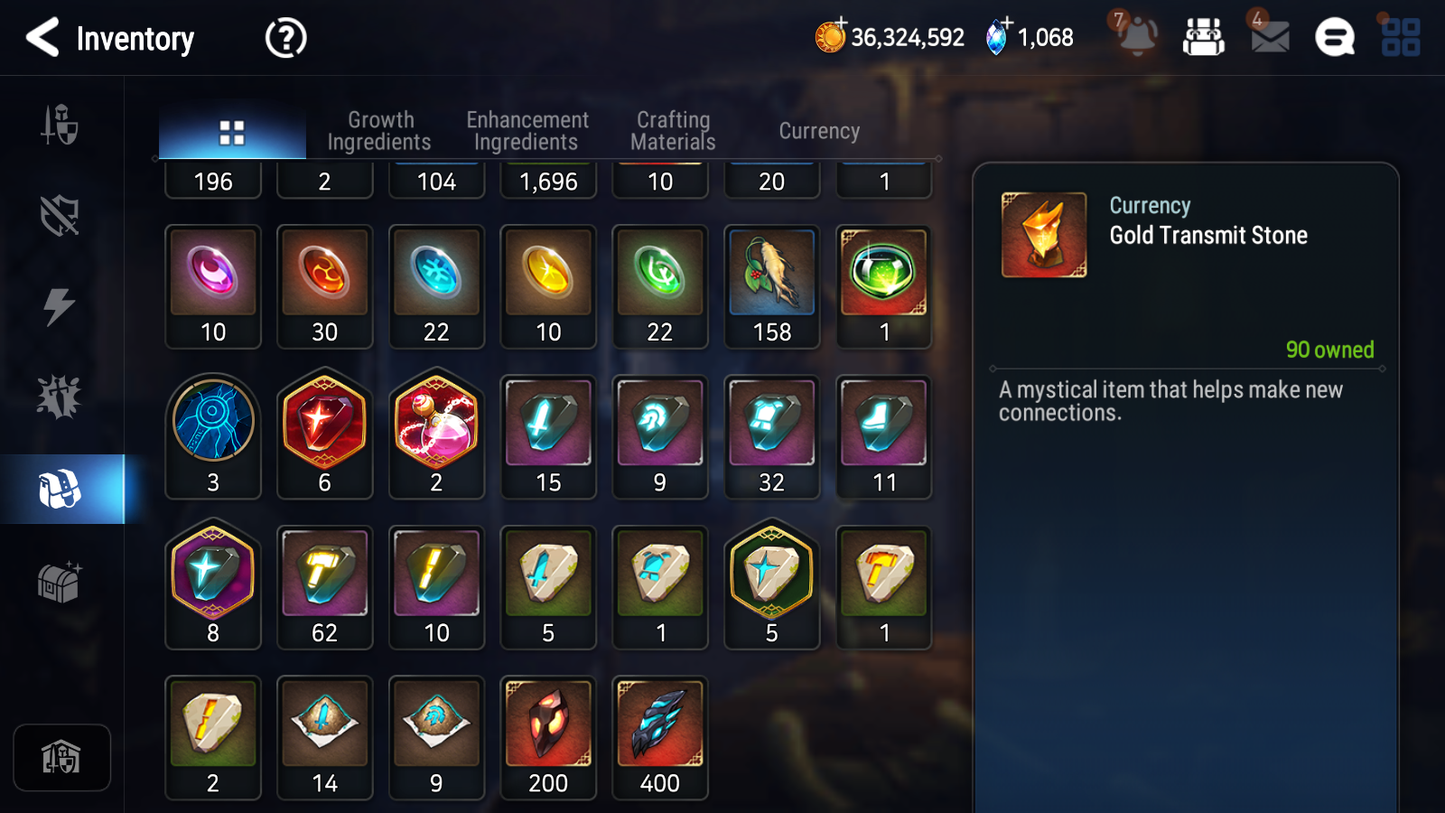Screen dimensions: 1445x813
Task: Open the notification bell
Action: tap(1137, 37)
